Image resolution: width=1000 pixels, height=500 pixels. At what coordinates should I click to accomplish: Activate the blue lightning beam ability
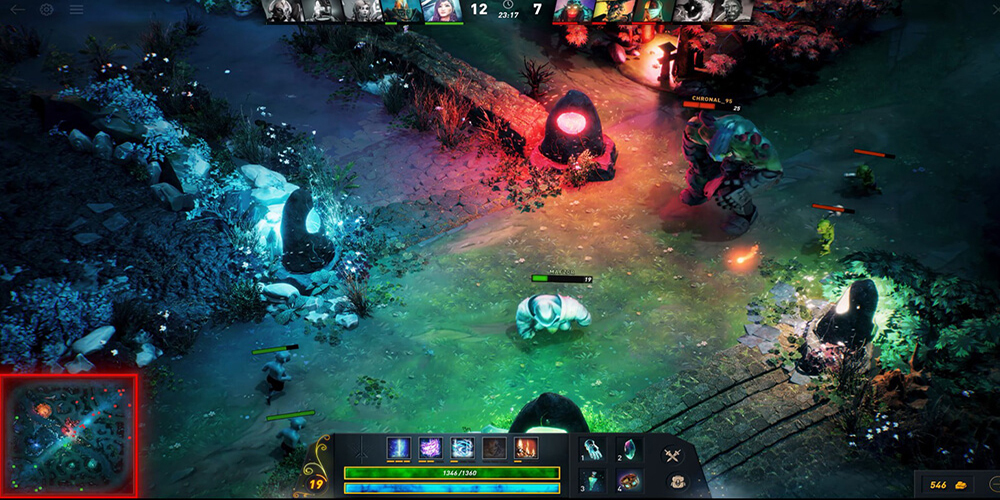tap(398, 448)
